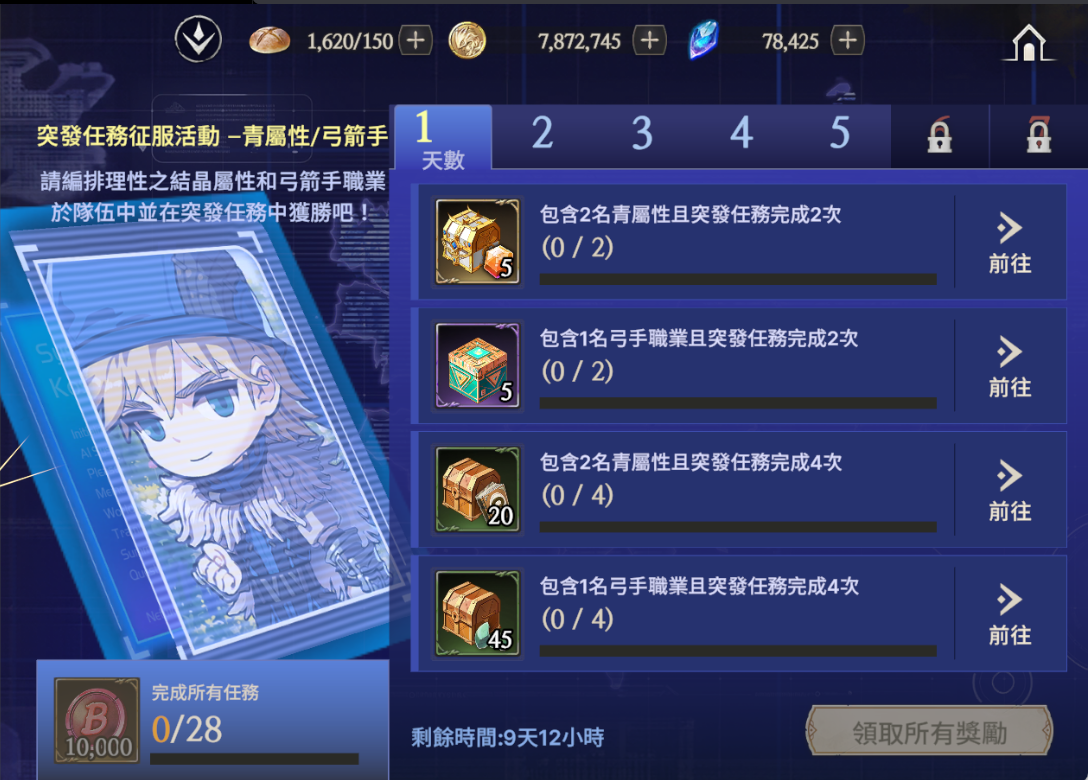Select the day 3 tab

(x=642, y=134)
